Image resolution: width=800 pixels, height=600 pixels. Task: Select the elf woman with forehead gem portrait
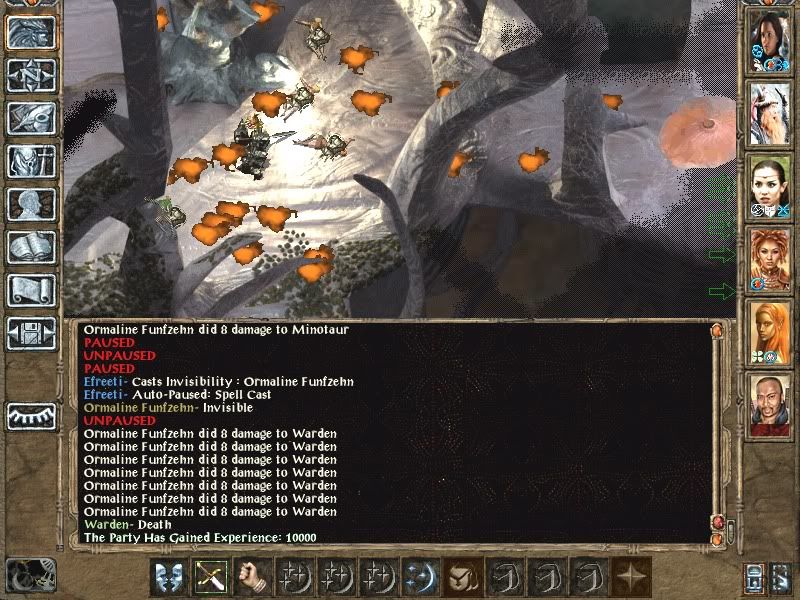[x=770, y=186]
